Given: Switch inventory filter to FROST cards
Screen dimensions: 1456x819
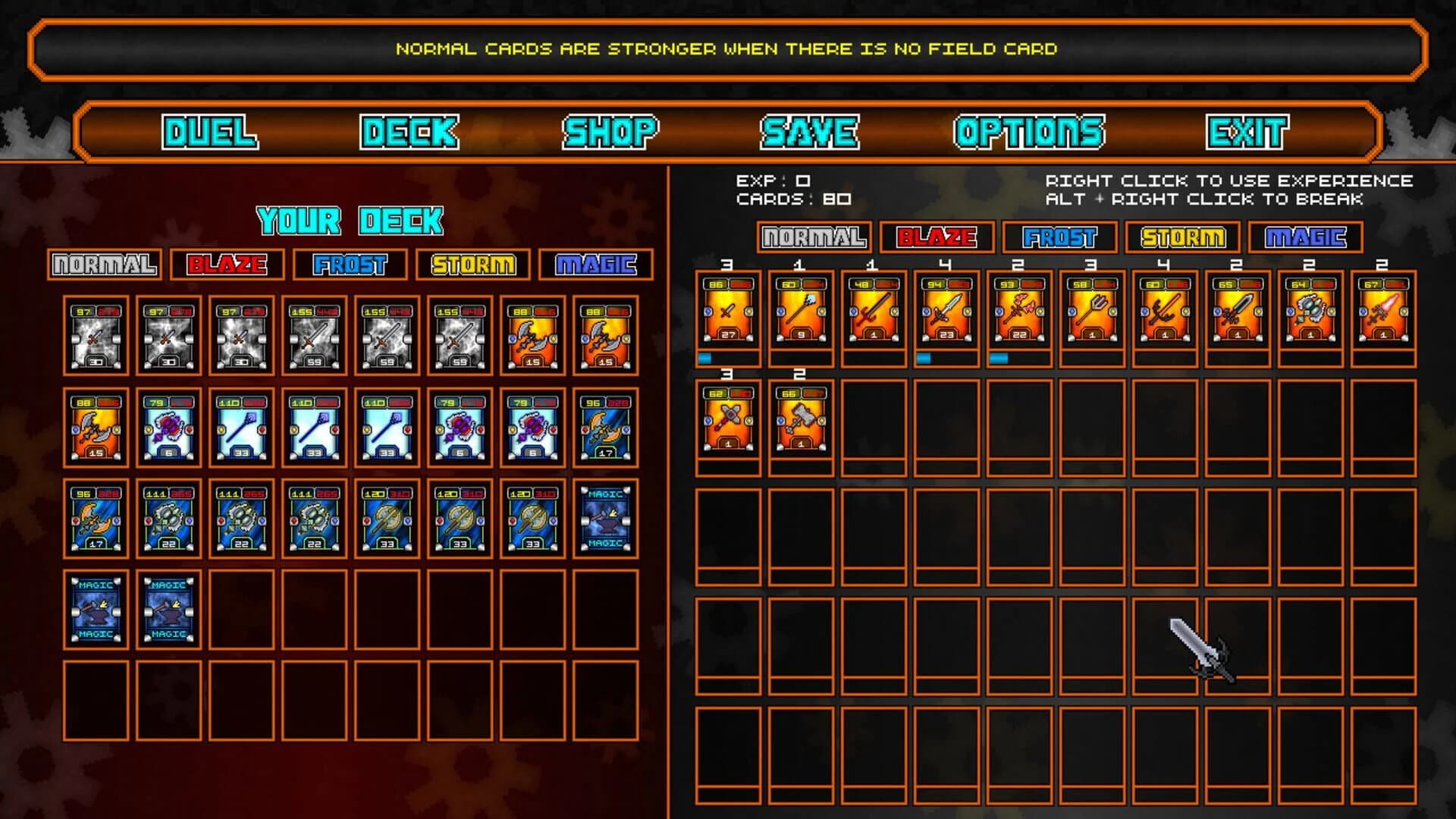Looking at the screenshot, I should click(x=1058, y=237).
